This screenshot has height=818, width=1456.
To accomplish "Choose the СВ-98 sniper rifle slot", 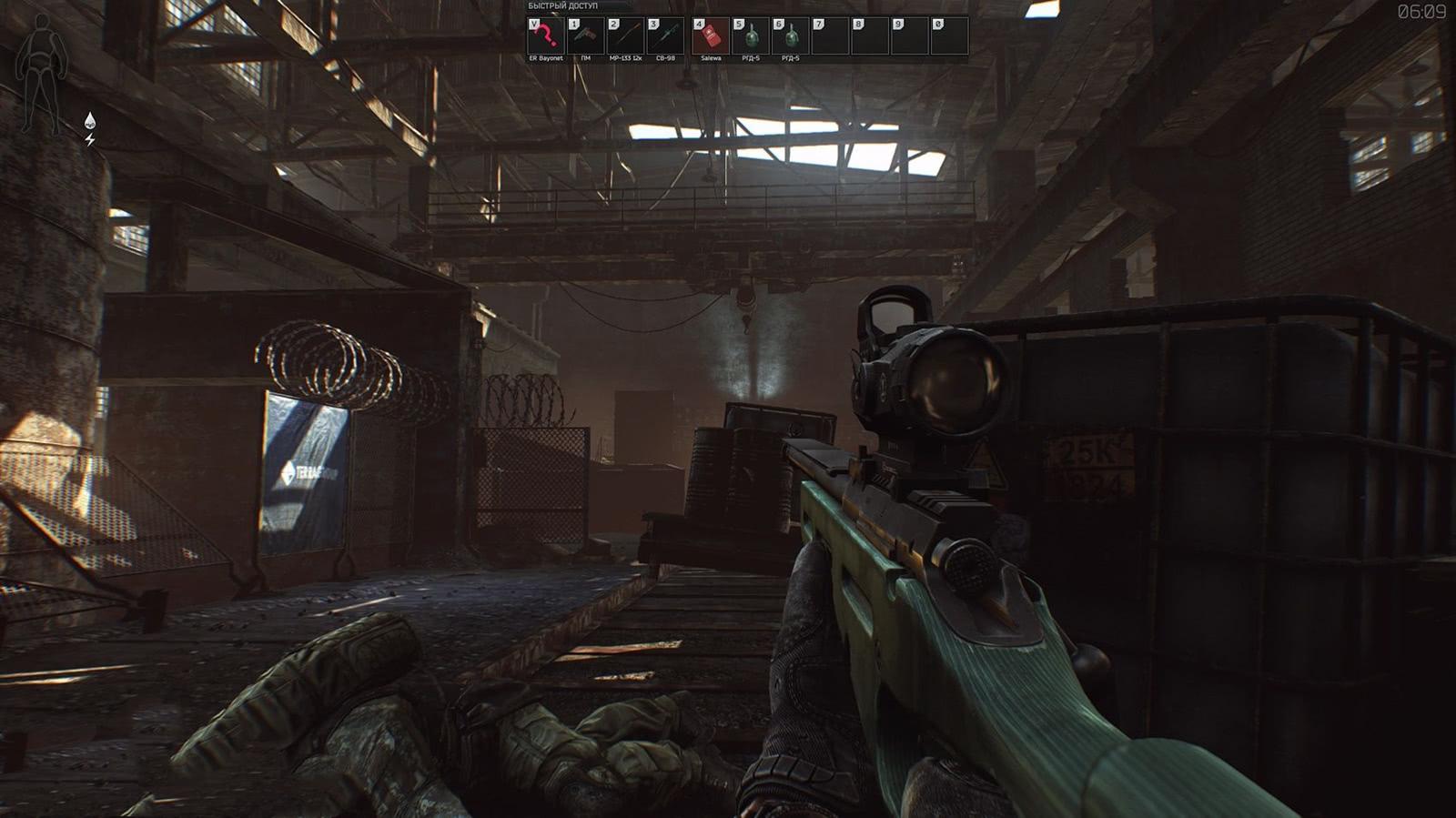I will [665, 36].
